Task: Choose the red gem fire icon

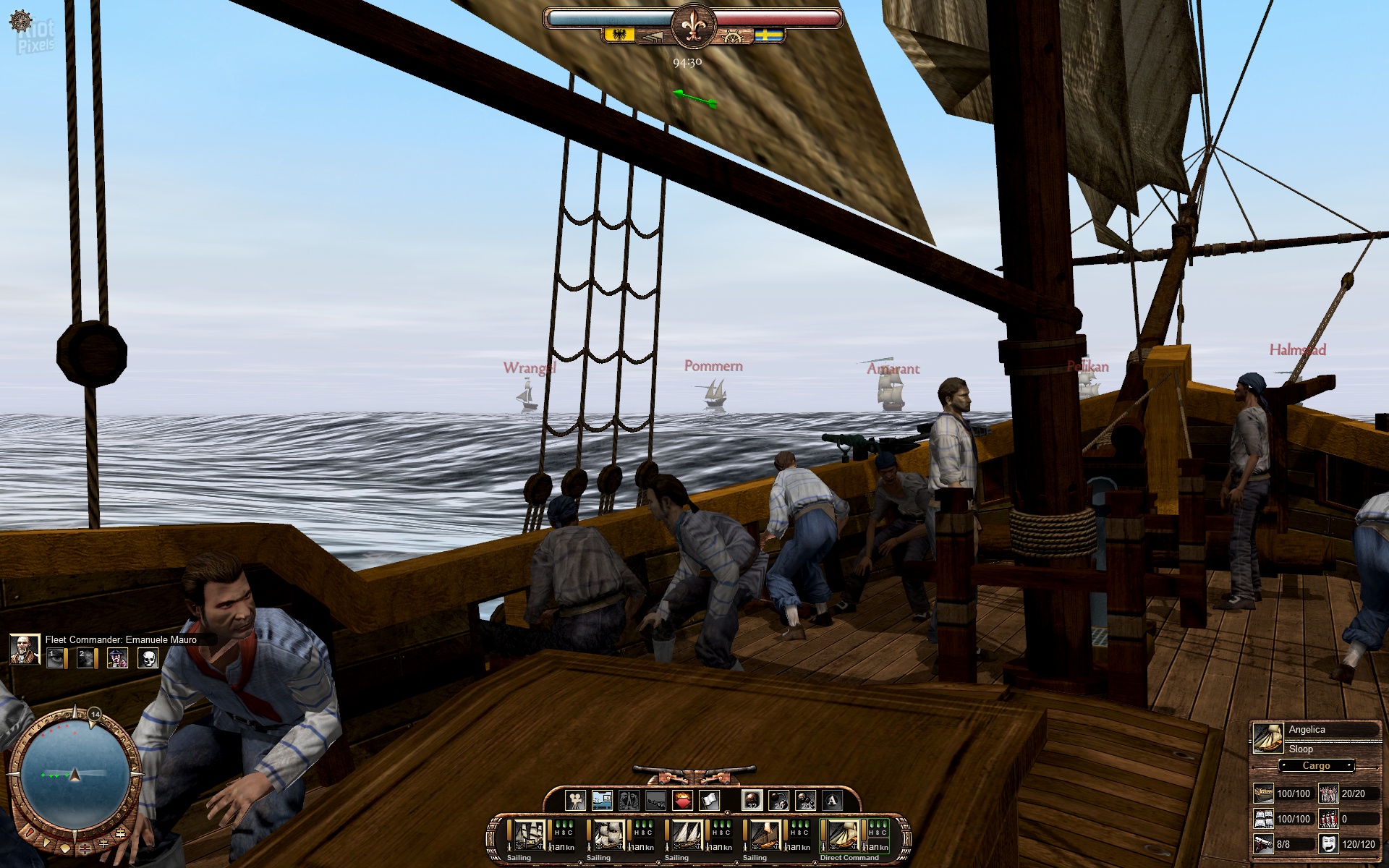Action: 683,800
